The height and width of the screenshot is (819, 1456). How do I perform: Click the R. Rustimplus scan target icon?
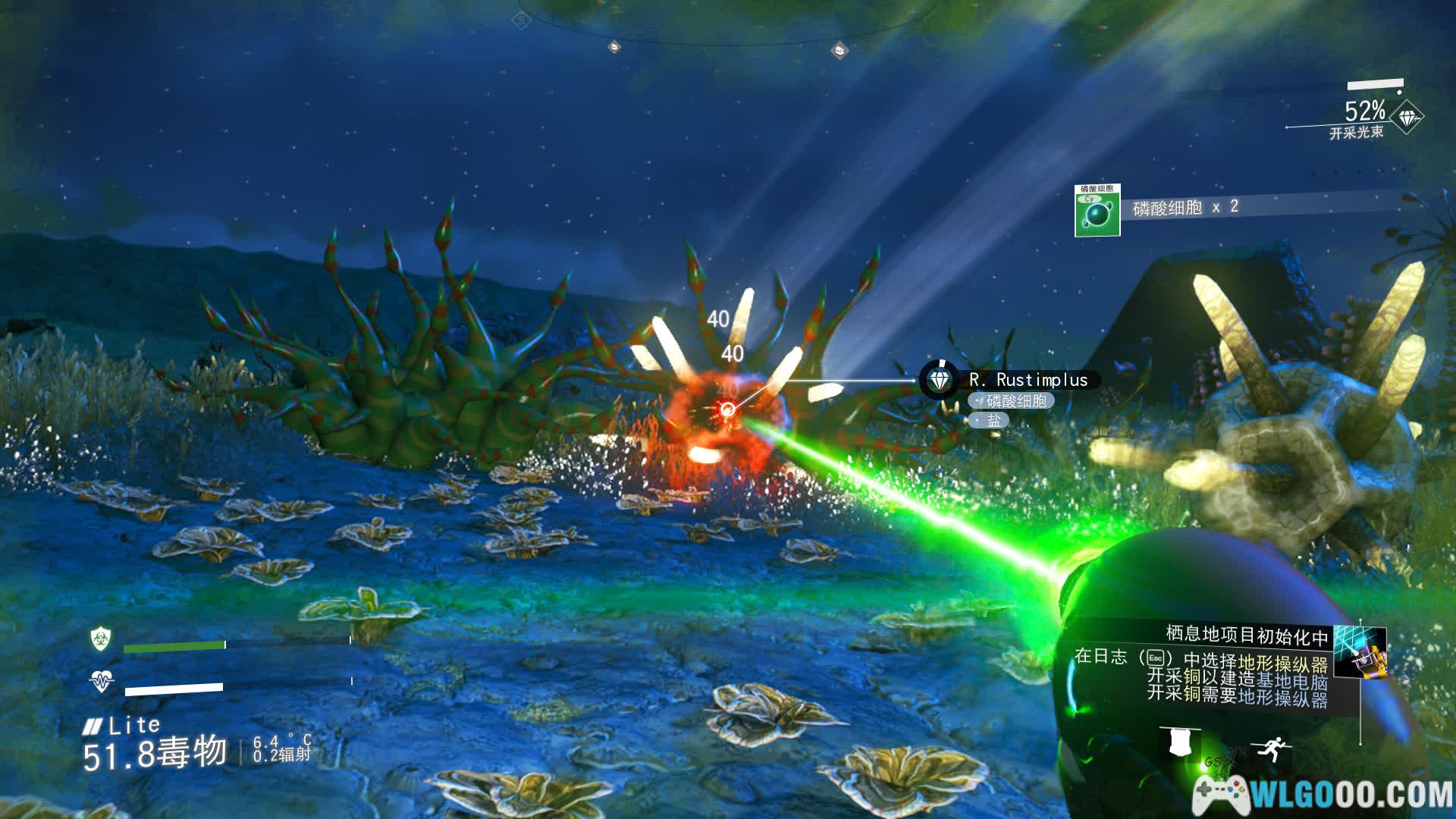939,379
